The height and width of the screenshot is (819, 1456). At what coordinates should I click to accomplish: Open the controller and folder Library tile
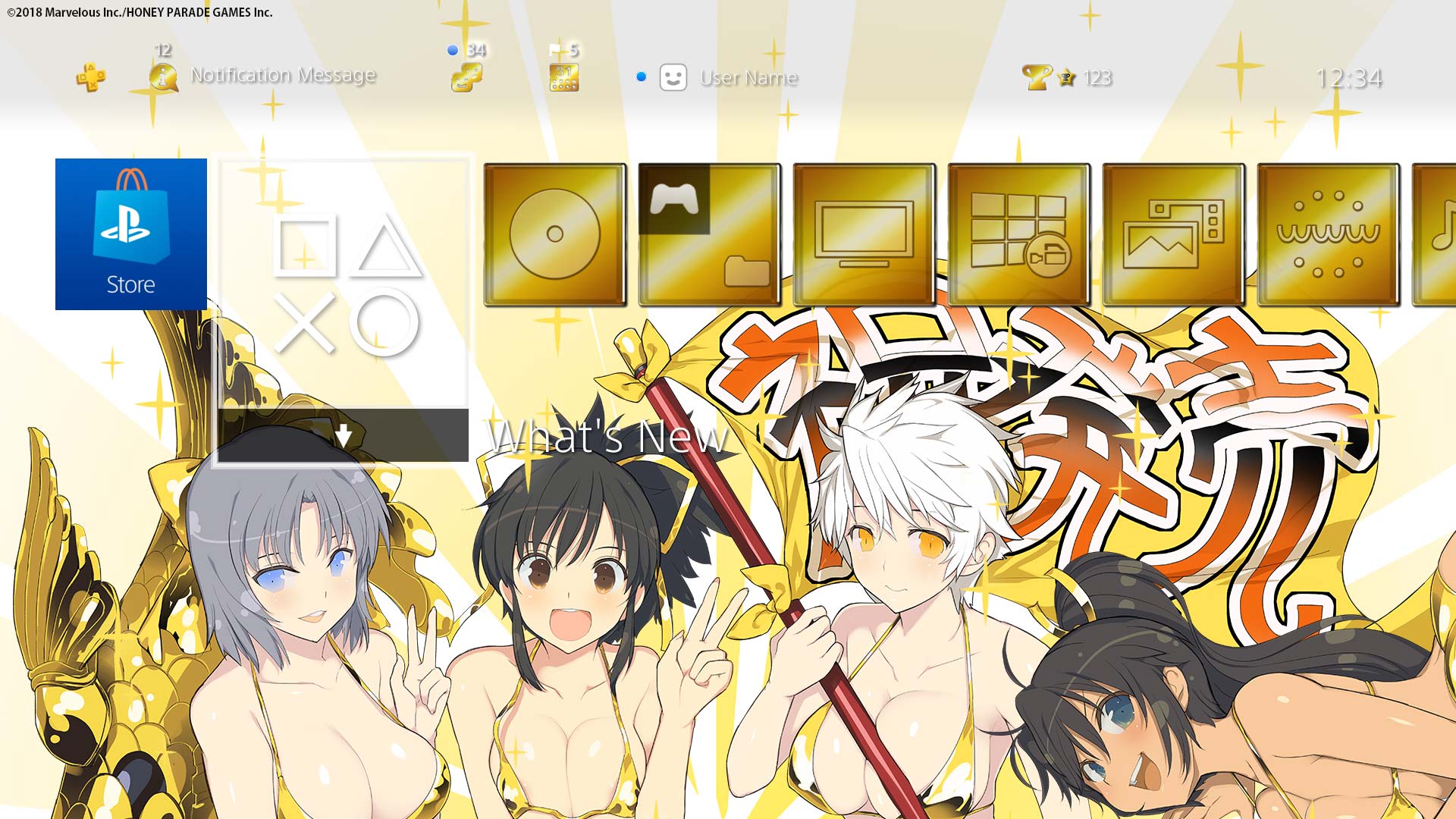(x=710, y=234)
